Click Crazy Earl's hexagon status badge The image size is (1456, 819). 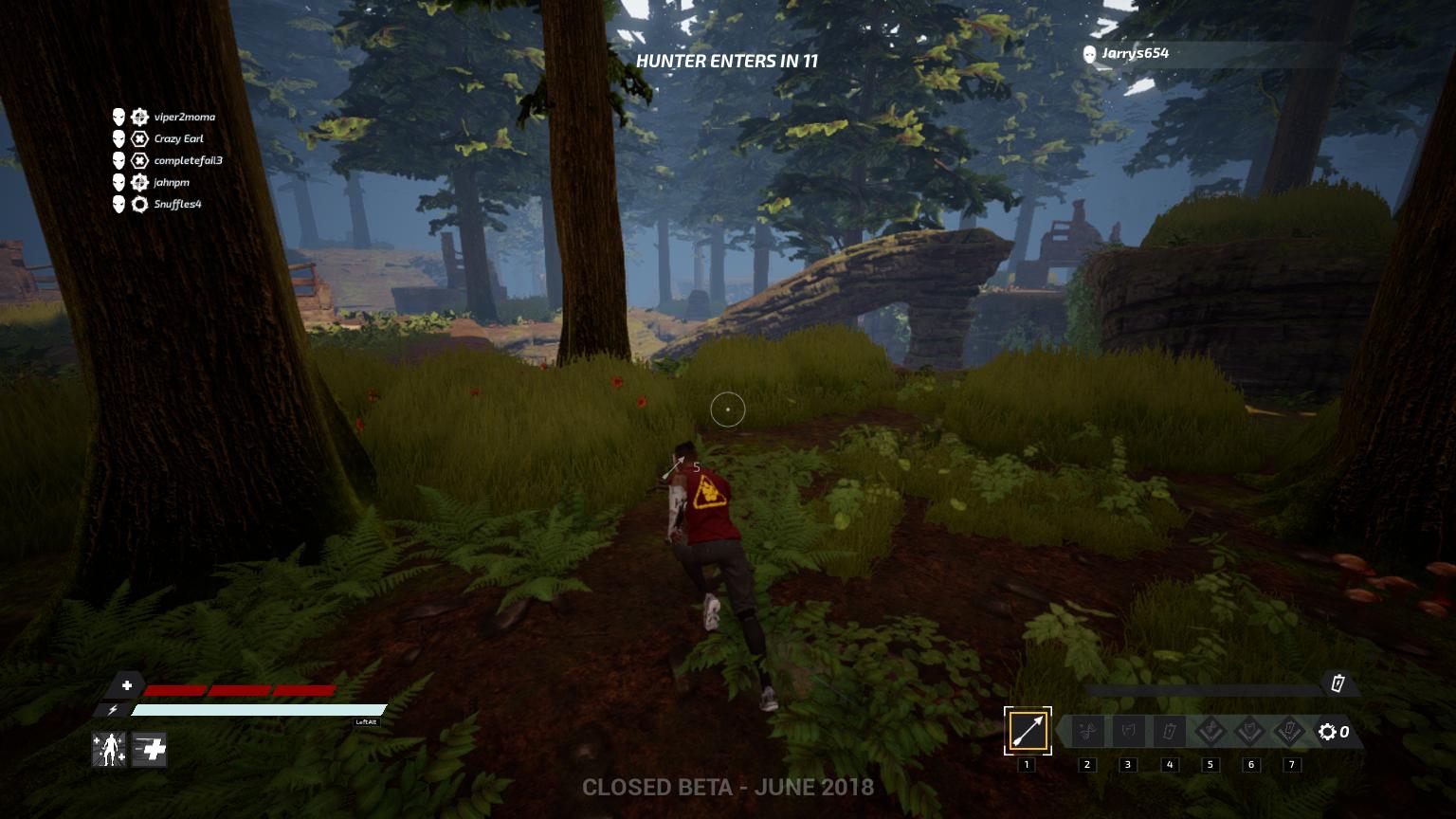pos(138,138)
